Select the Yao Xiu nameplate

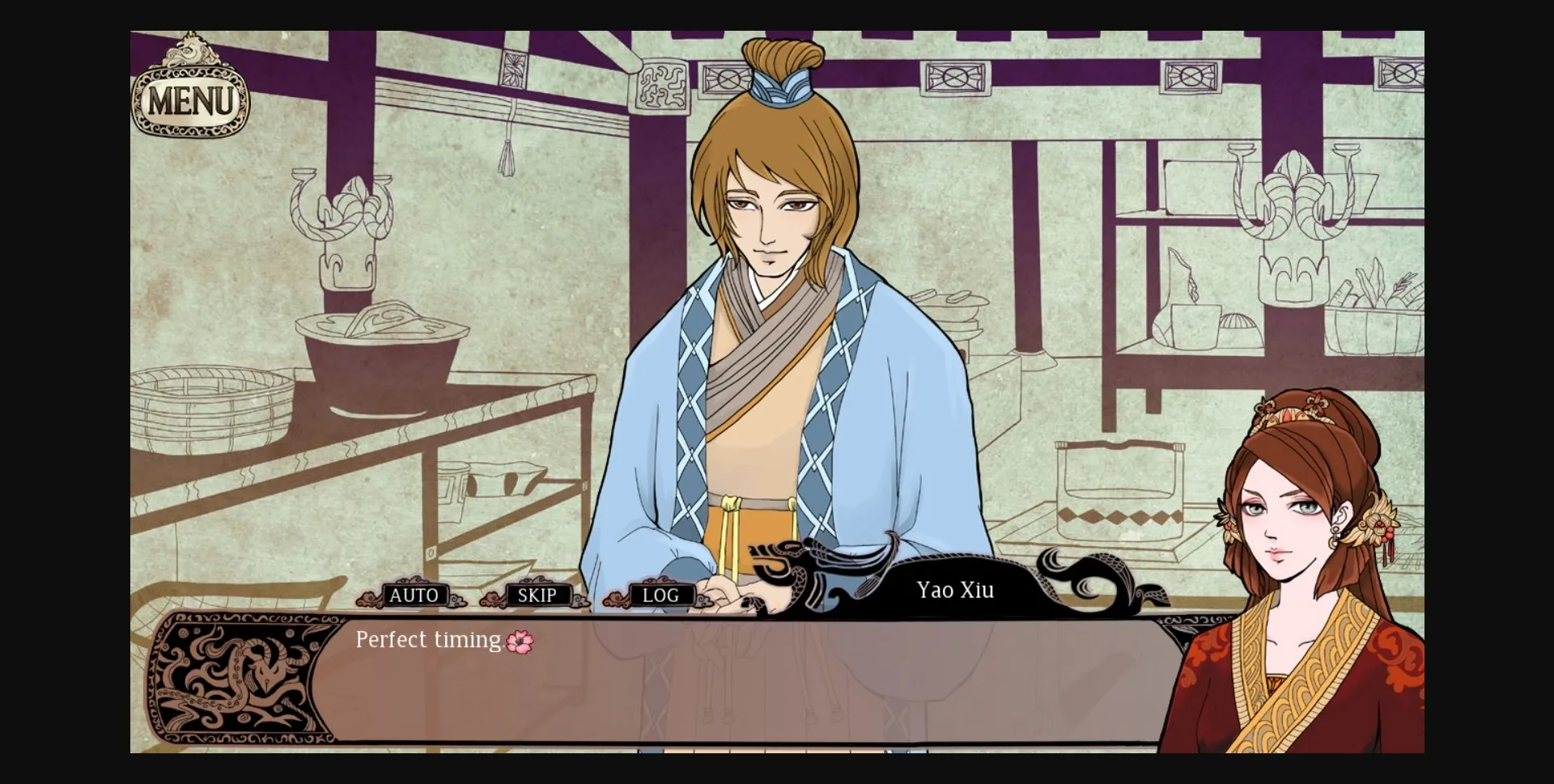(954, 591)
